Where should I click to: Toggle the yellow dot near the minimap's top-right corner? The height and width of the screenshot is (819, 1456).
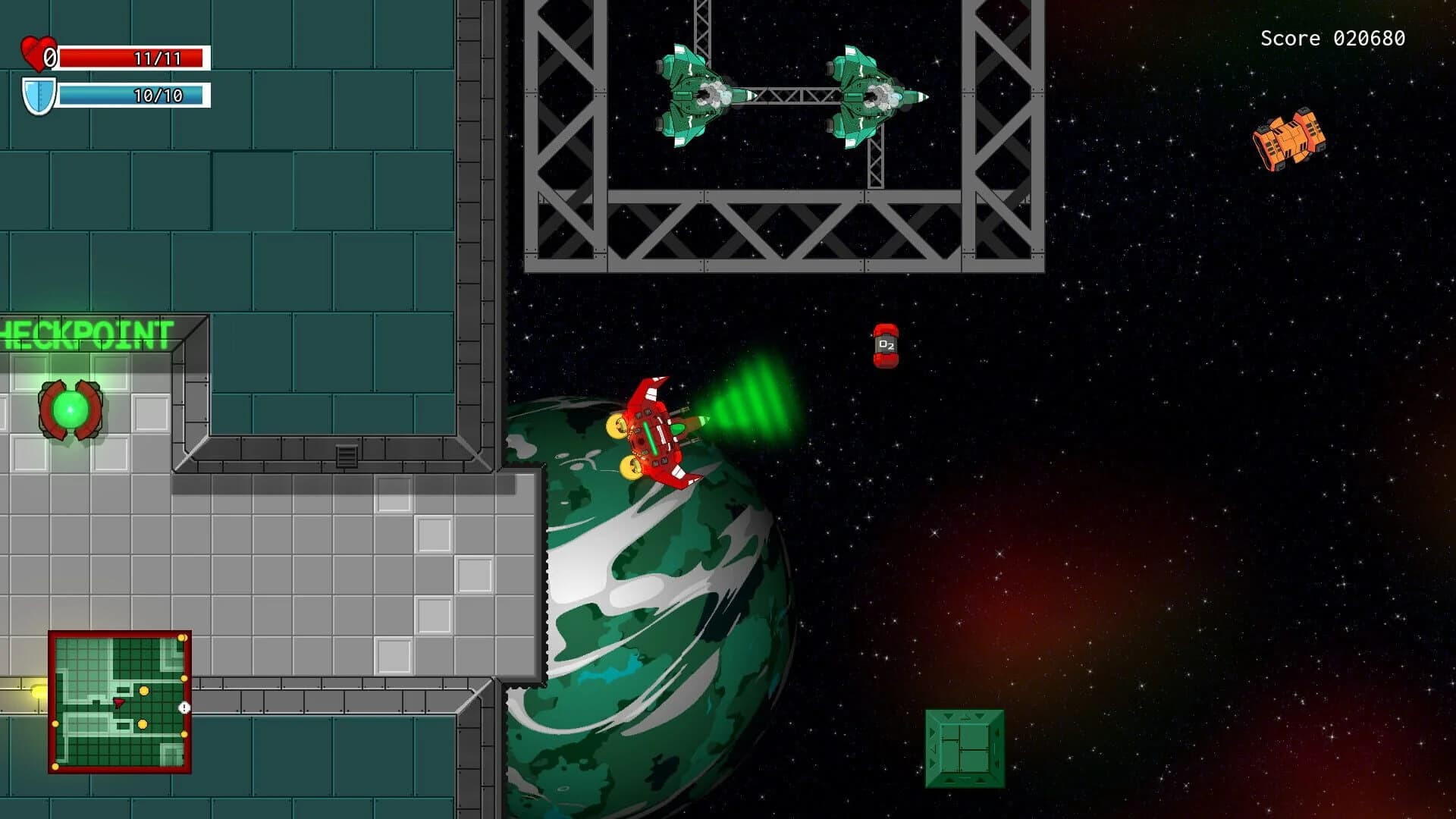tap(181, 637)
